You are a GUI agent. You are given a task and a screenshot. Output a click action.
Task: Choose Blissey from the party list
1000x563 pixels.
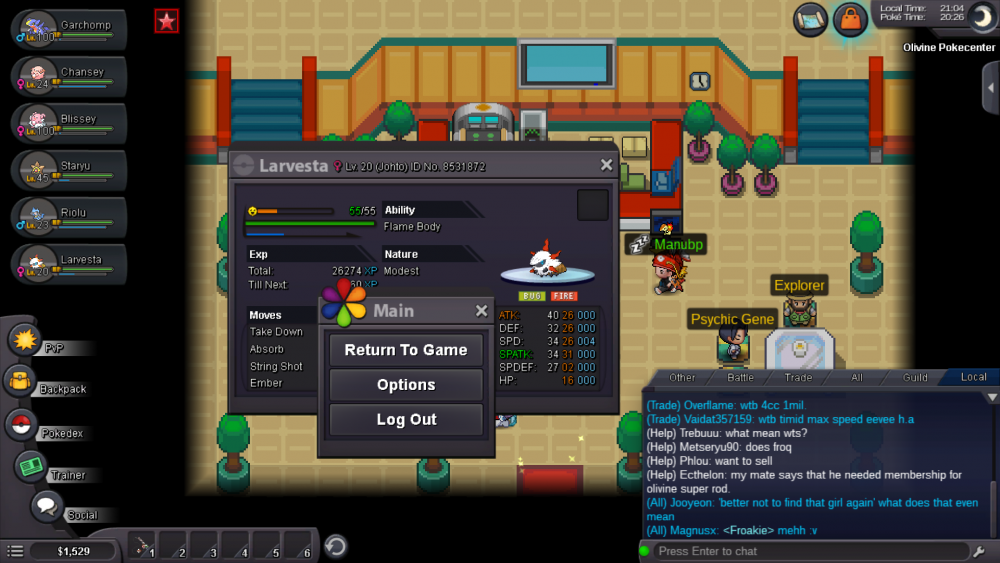click(68, 124)
